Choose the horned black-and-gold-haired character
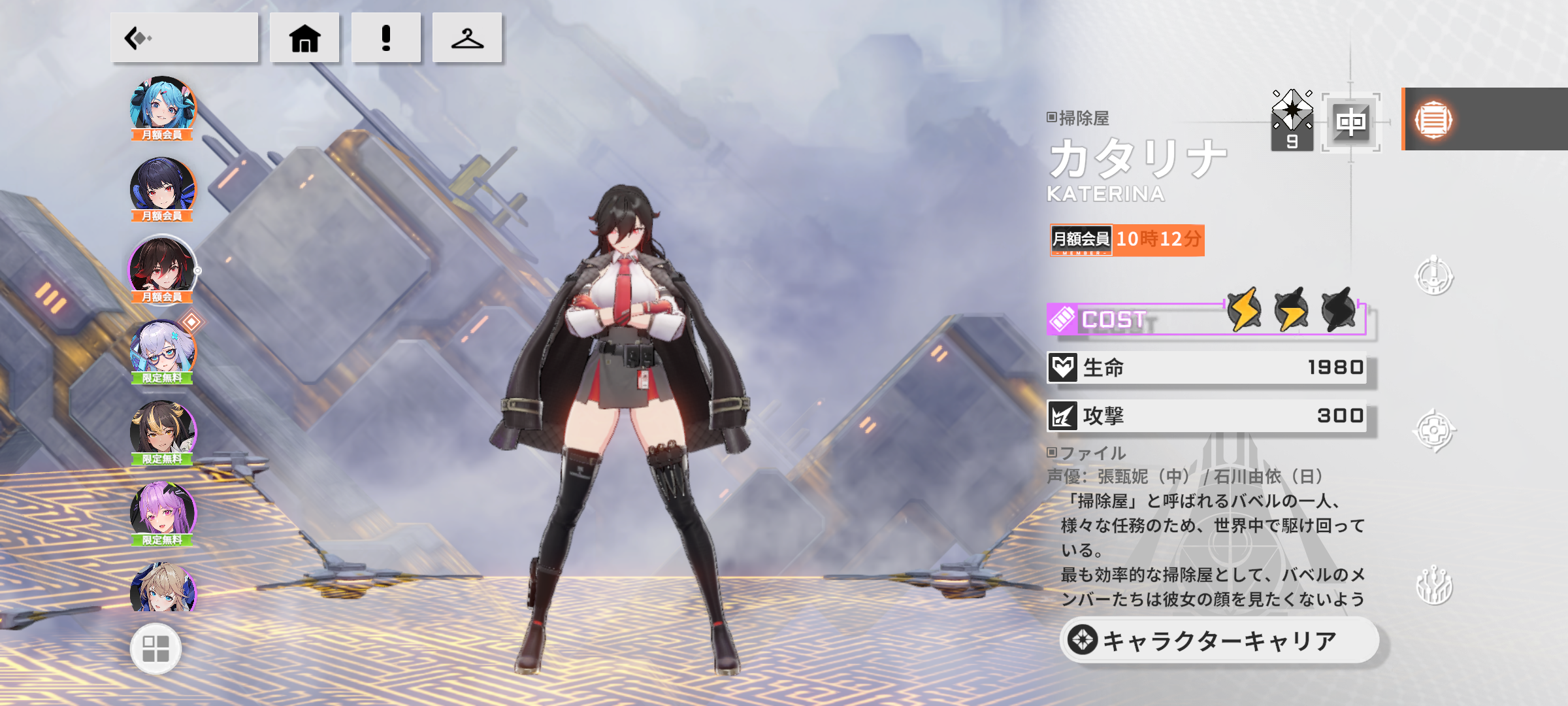1568x706 pixels. click(x=163, y=431)
